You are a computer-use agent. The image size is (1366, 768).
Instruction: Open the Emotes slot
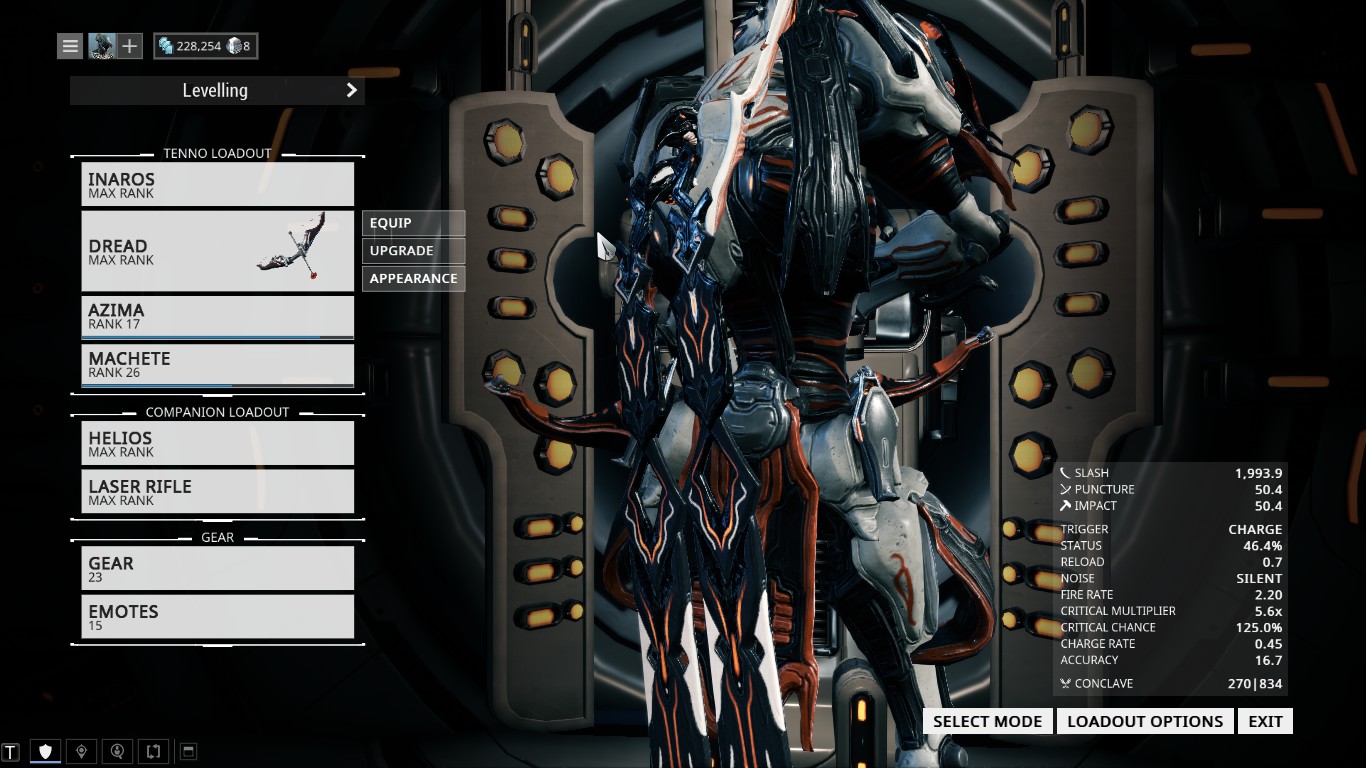(x=217, y=616)
